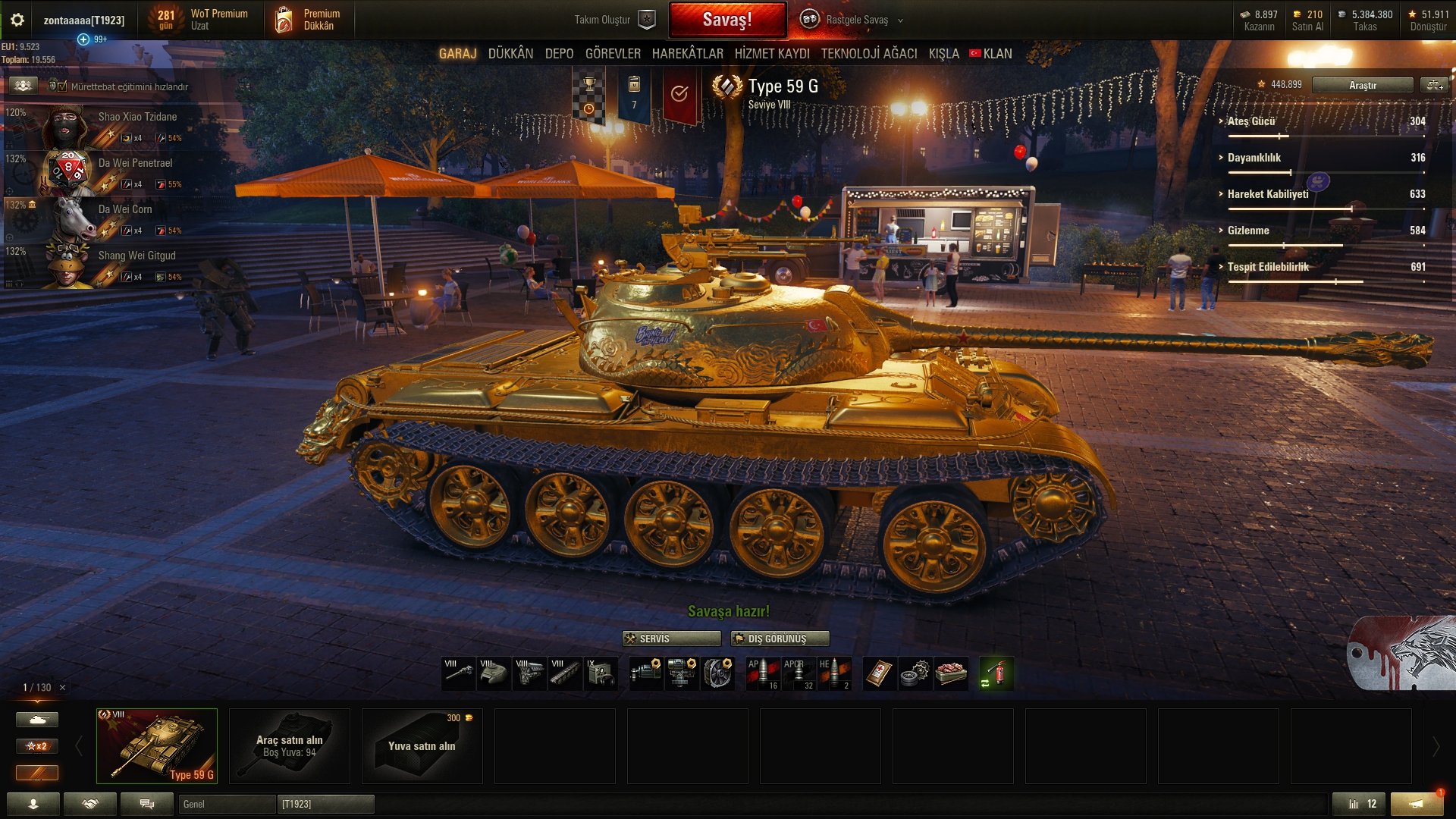The height and width of the screenshot is (819, 1456).
Task: Open DIŞ GÖRÜNÜŞ exterior customization
Action: 780,639
